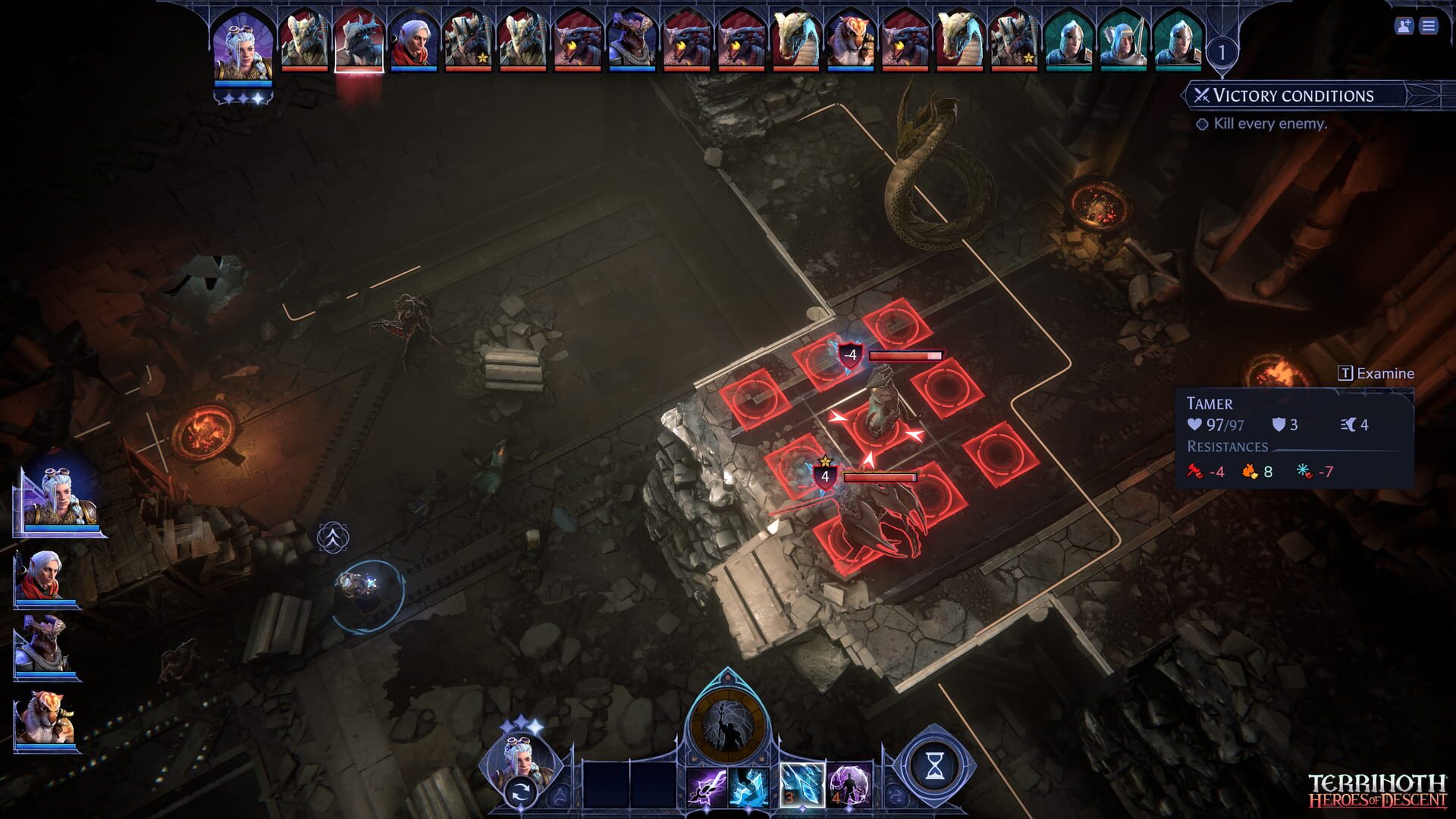Expand the Resistances section of Tamer tooltip
This screenshot has height=819, width=1456.
point(1228,447)
